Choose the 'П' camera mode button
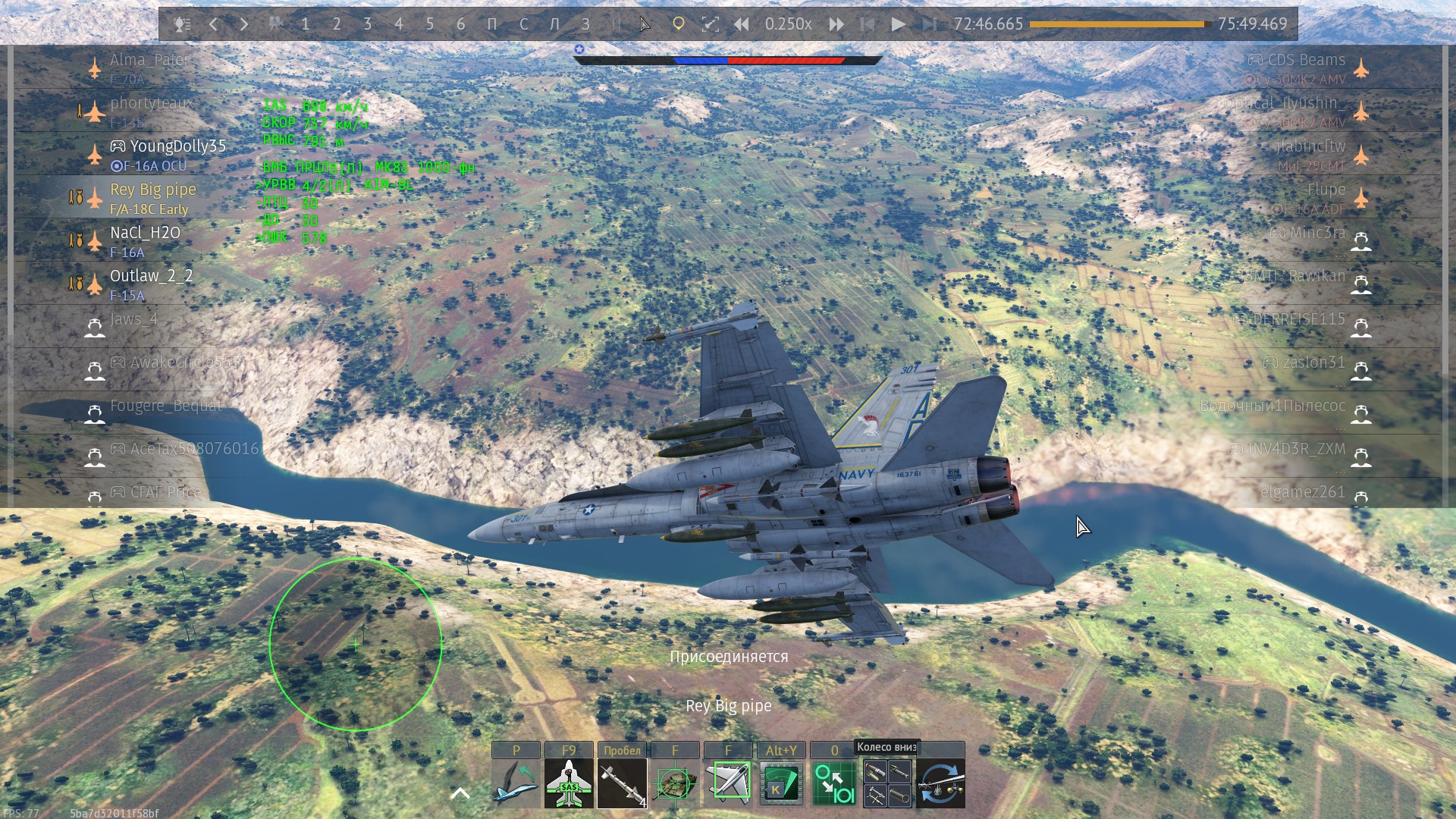Image resolution: width=1456 pixels, height=819 pixels. [x=492, y=24]
